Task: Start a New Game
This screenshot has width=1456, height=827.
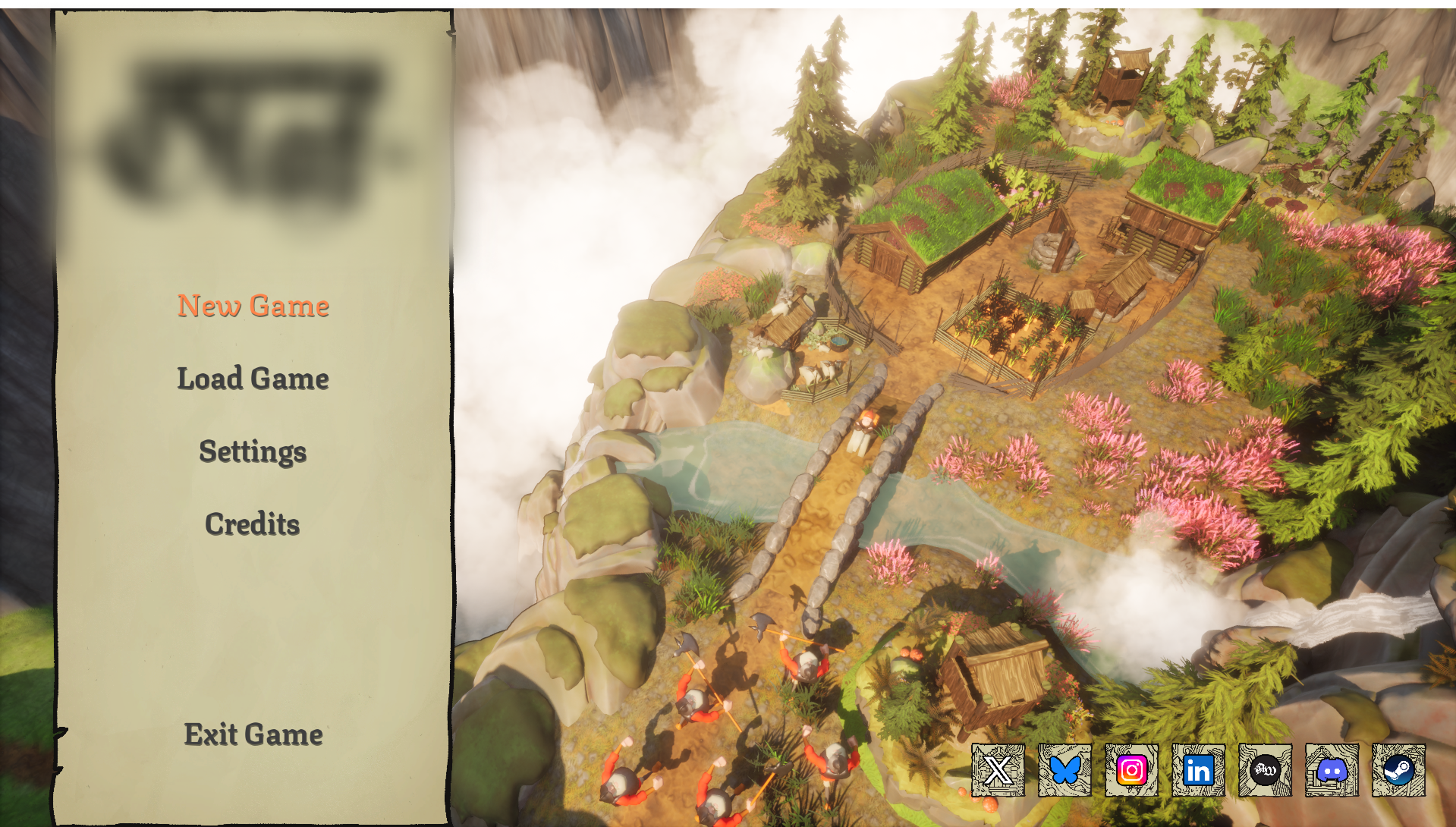Action: coord(253,306)
